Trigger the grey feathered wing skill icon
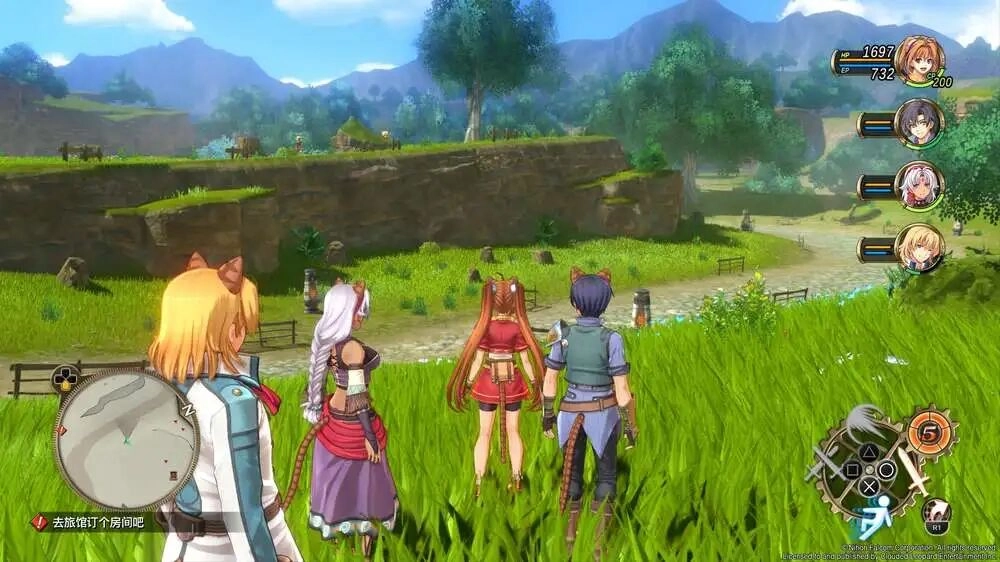Screen dimensions: 1000x562 [x=866, y=423]
